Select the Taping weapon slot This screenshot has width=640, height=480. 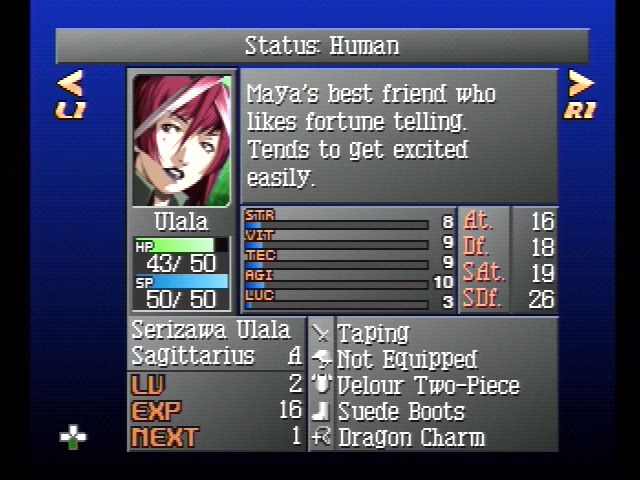pyautogui.click(x=373, y=333)
